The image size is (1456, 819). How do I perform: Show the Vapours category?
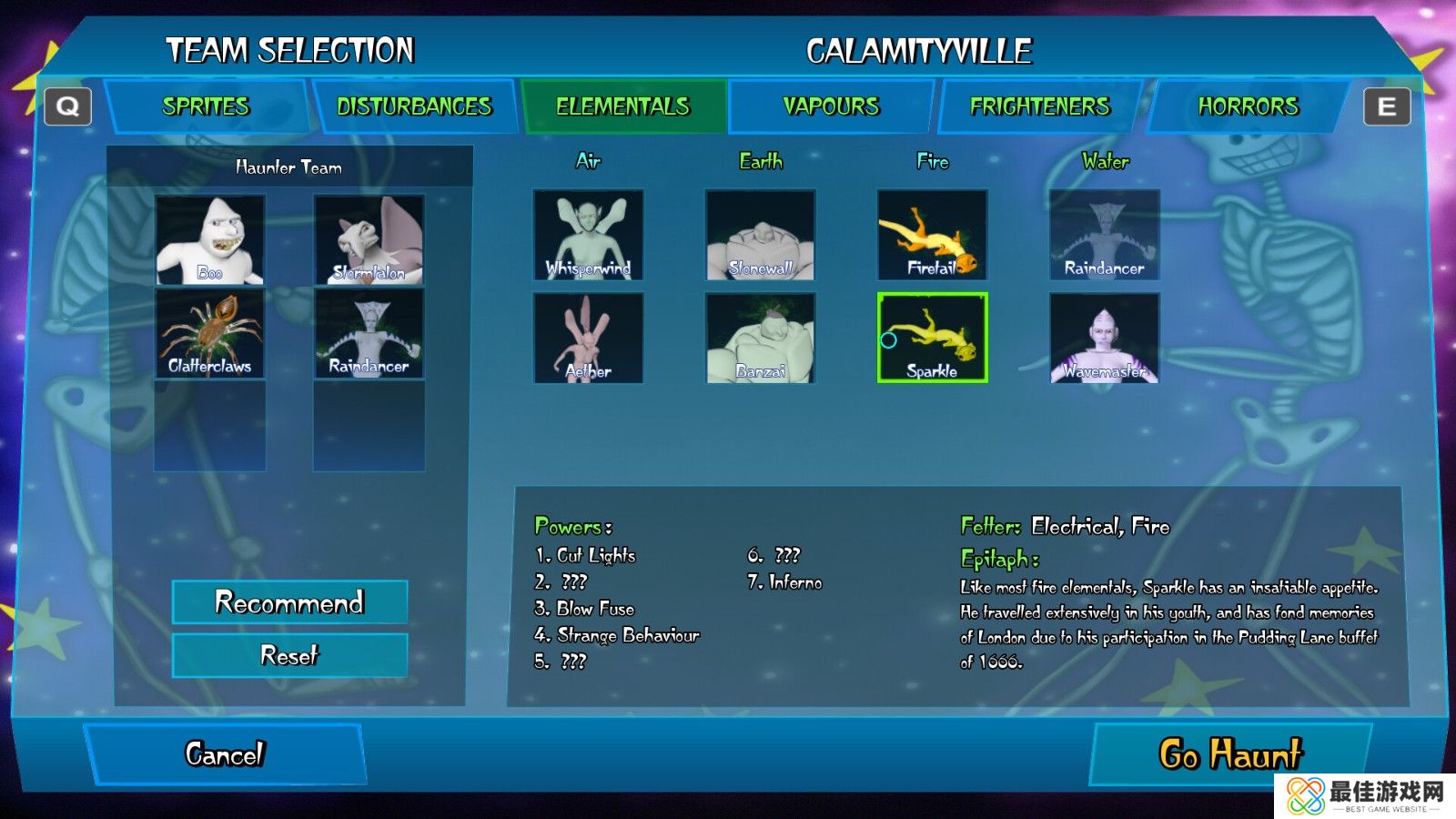pos(831,106)
